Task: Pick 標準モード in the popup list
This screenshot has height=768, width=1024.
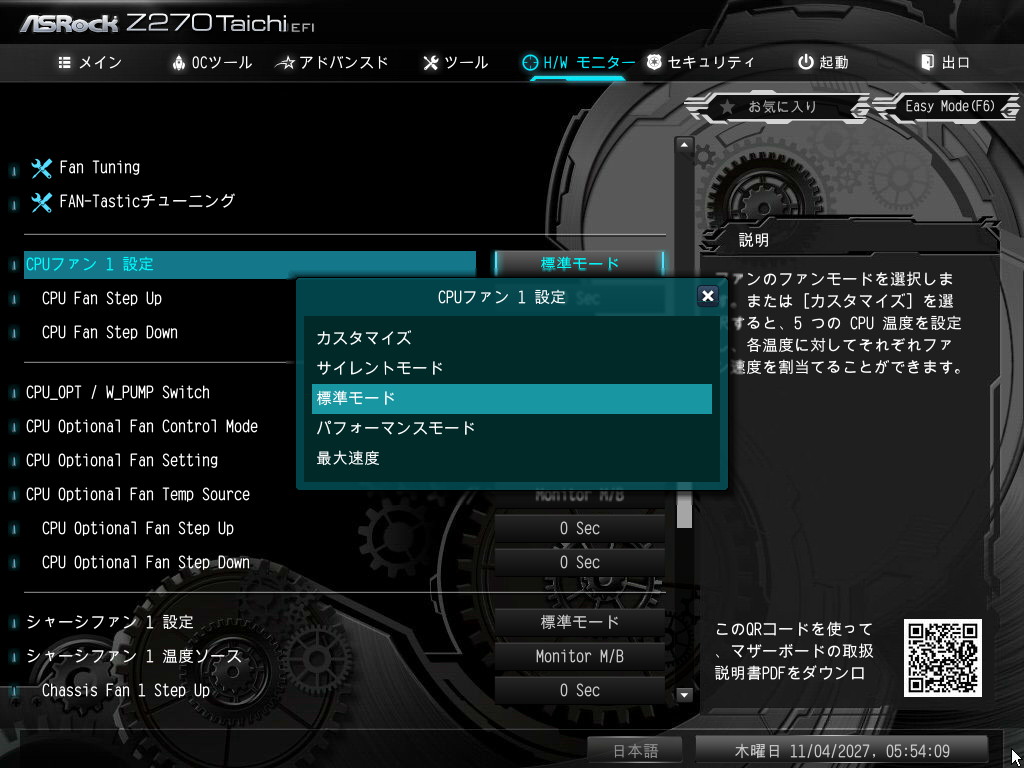Action: coord(510,398)
